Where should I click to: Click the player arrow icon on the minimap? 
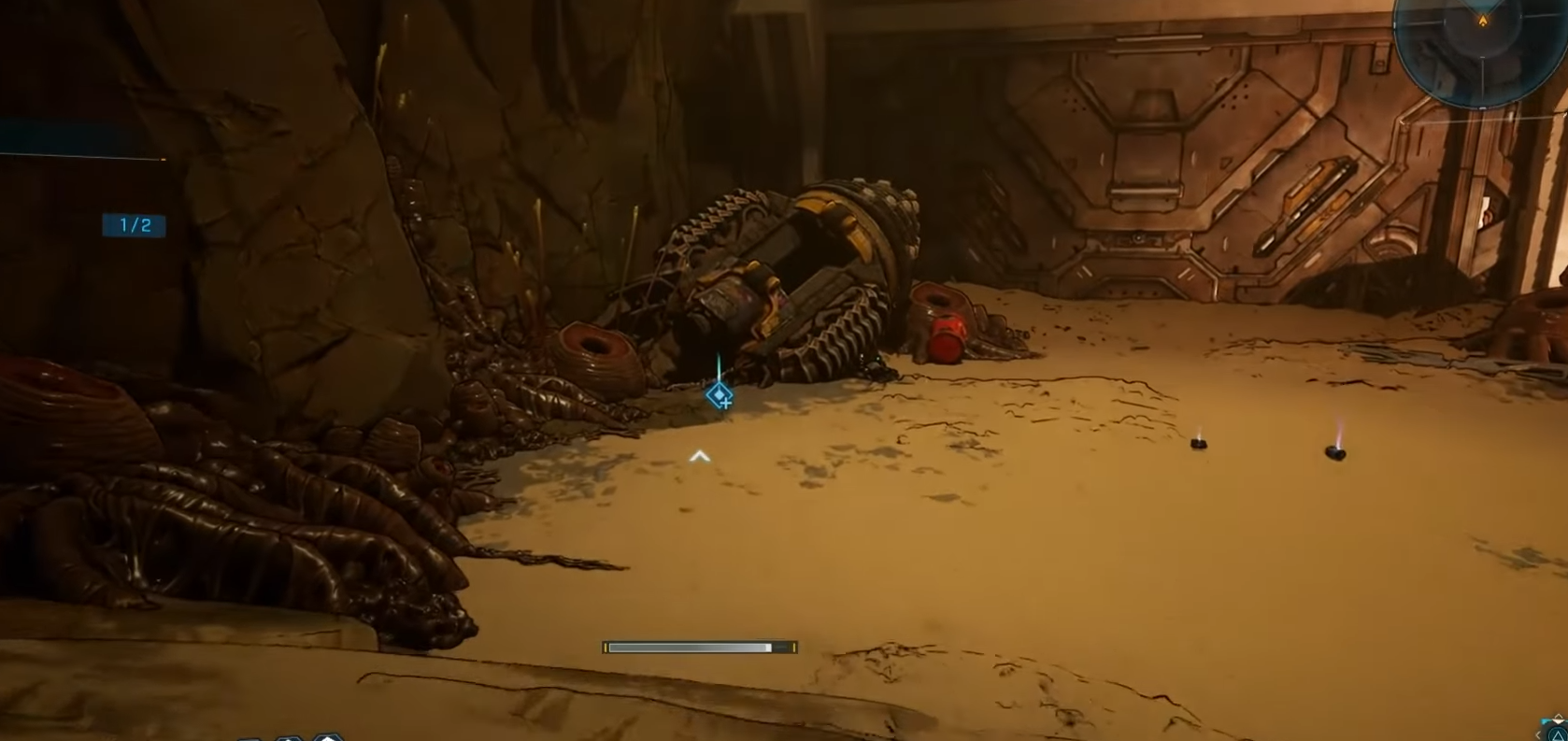click(1483, 20)
